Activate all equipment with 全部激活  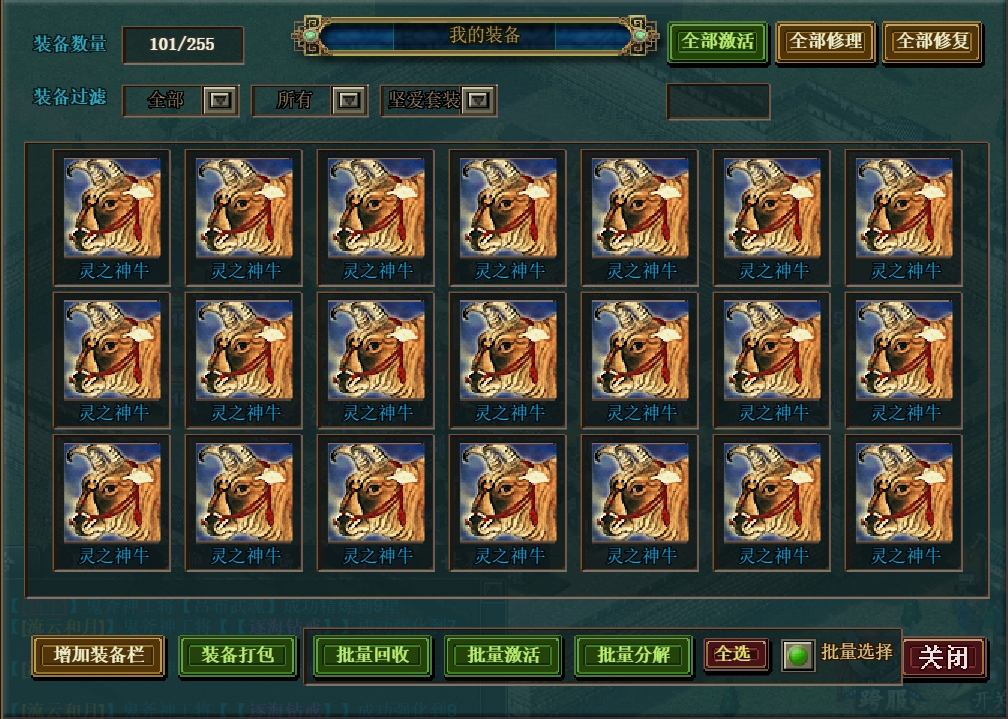tap(717, 42)
